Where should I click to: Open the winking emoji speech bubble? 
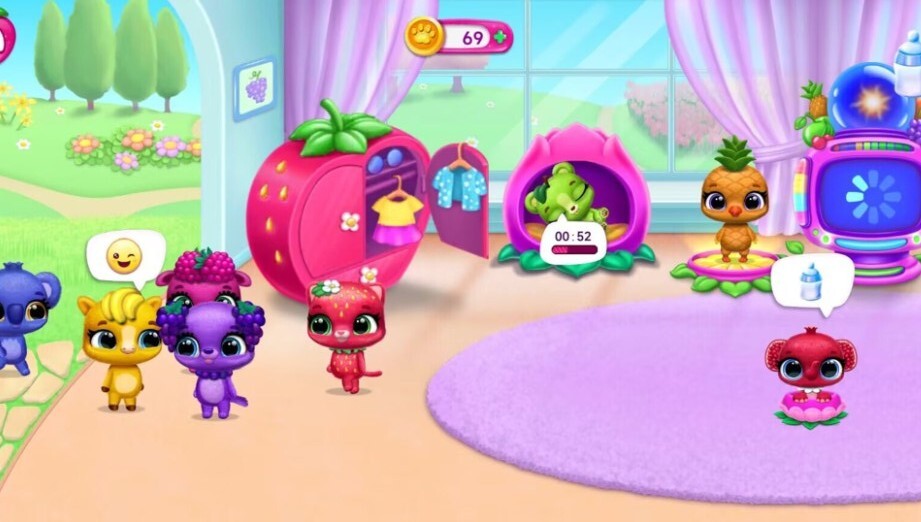pos(124,258)
